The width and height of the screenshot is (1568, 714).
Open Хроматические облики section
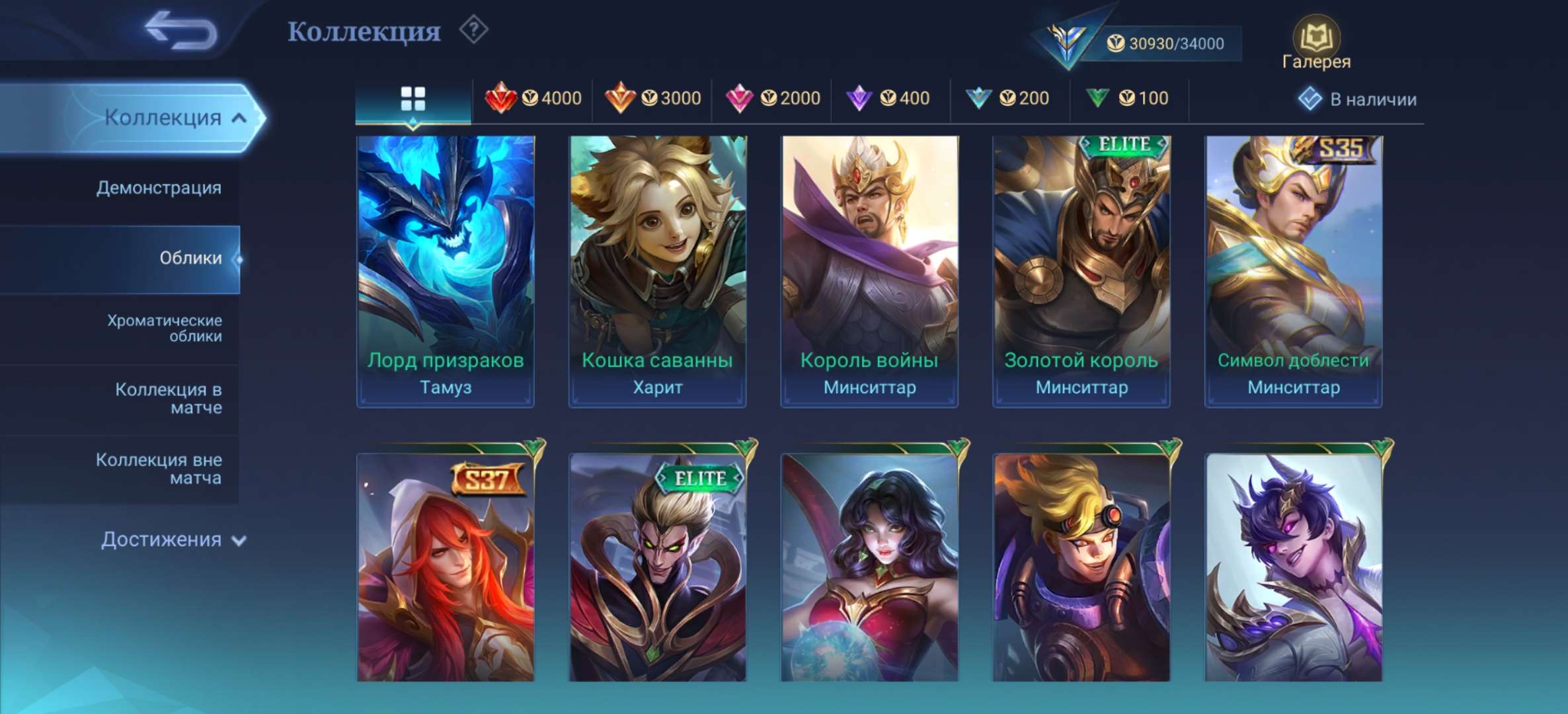[x=163, y=329]
